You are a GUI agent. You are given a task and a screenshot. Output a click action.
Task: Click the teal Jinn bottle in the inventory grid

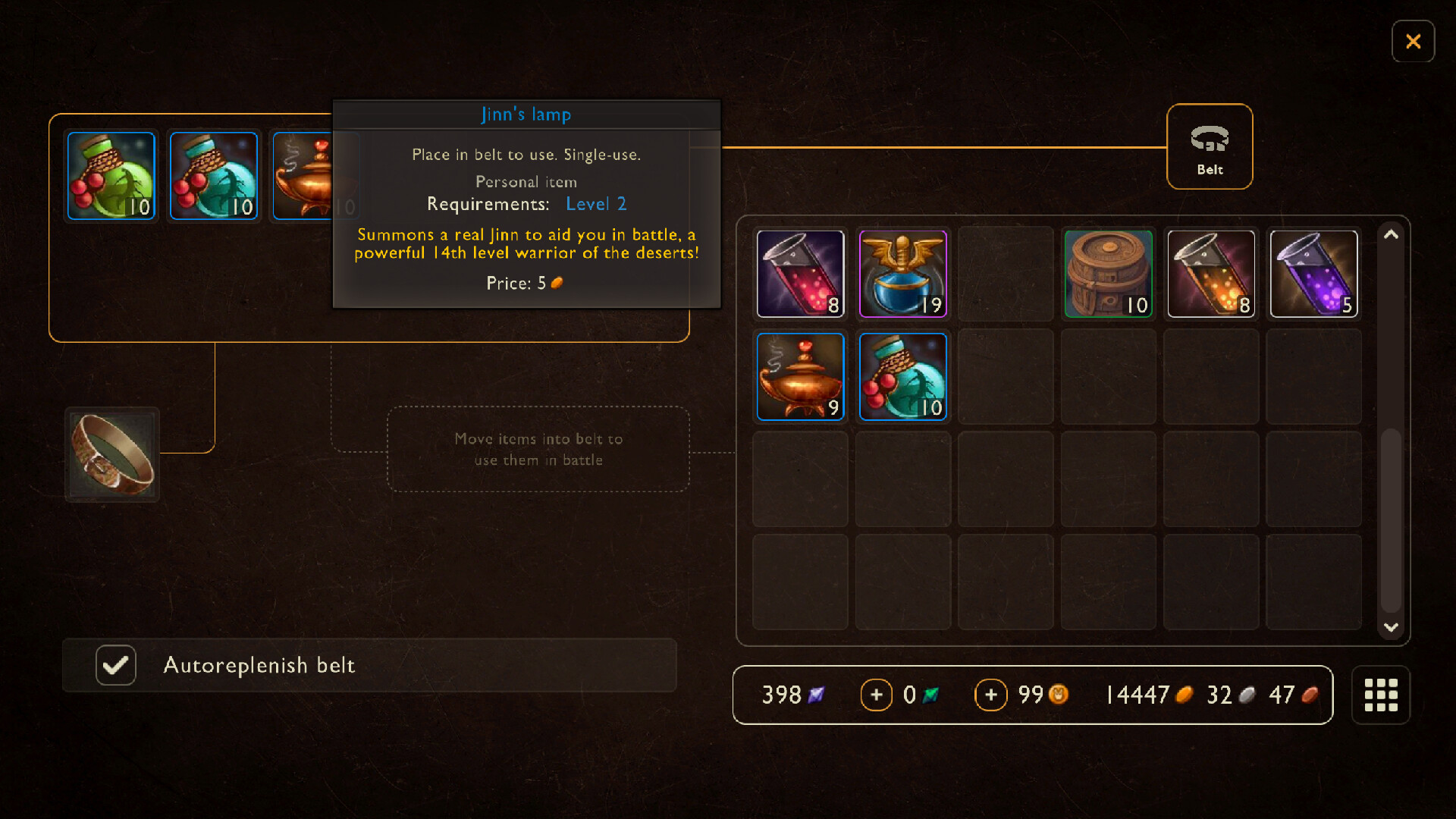coord(902,376)
